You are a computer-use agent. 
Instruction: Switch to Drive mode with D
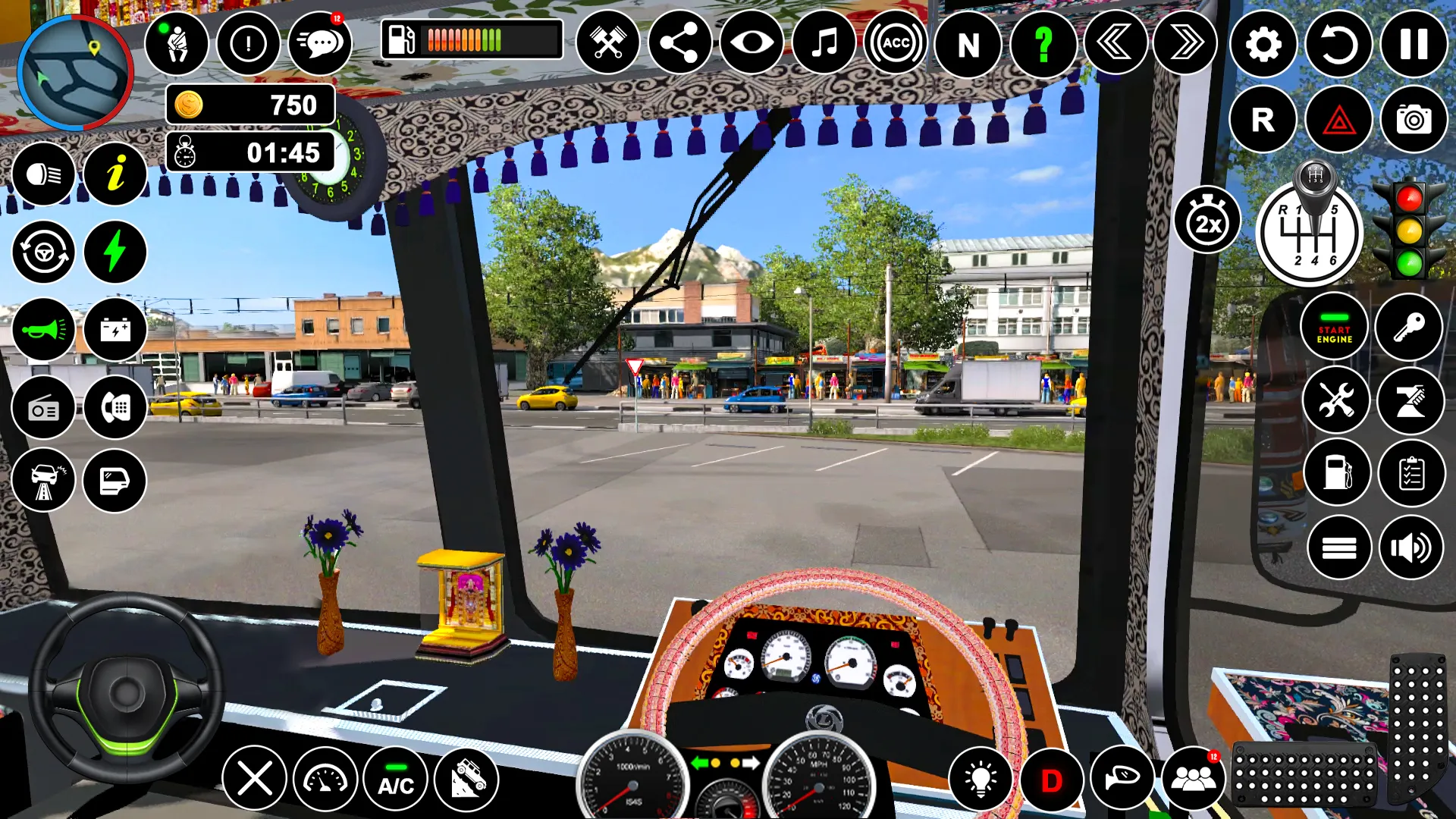tap(1053, 778)
